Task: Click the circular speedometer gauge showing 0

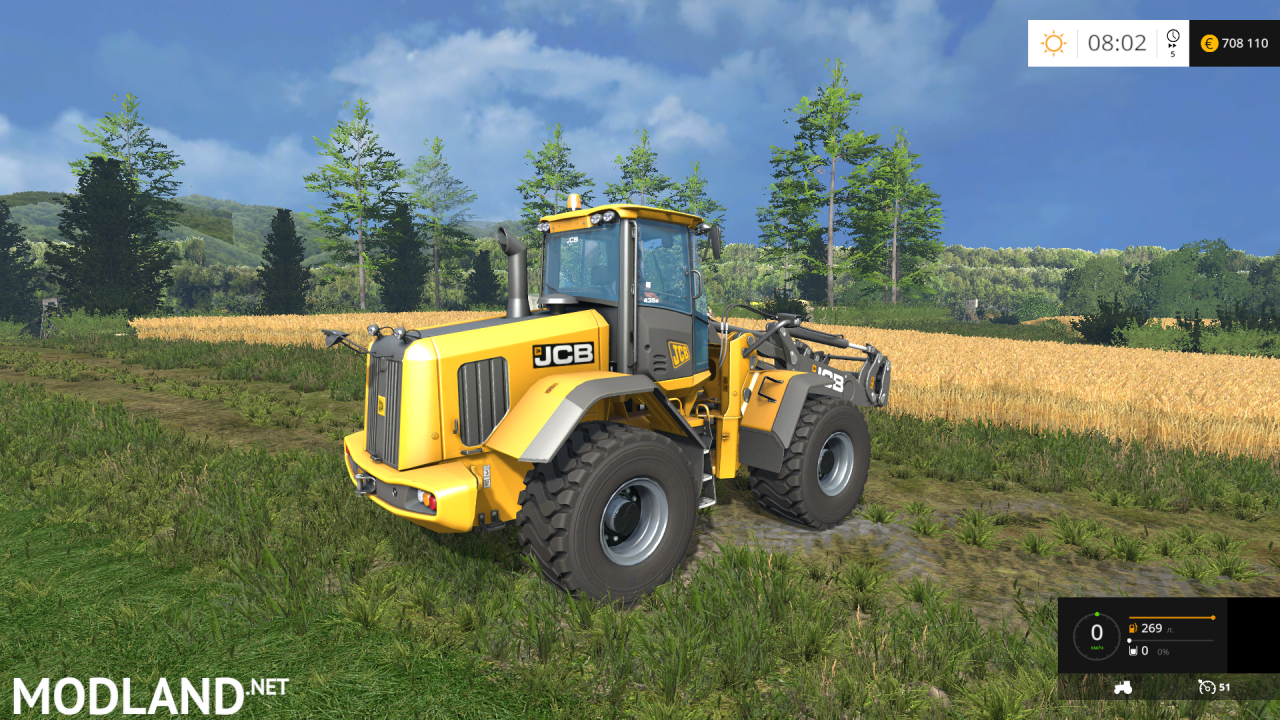Action: 1097,635
